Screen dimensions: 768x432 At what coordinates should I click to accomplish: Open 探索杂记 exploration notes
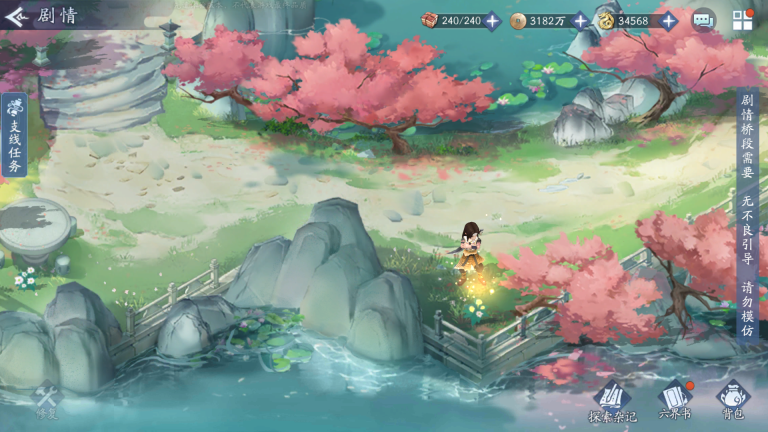[611, 400]
